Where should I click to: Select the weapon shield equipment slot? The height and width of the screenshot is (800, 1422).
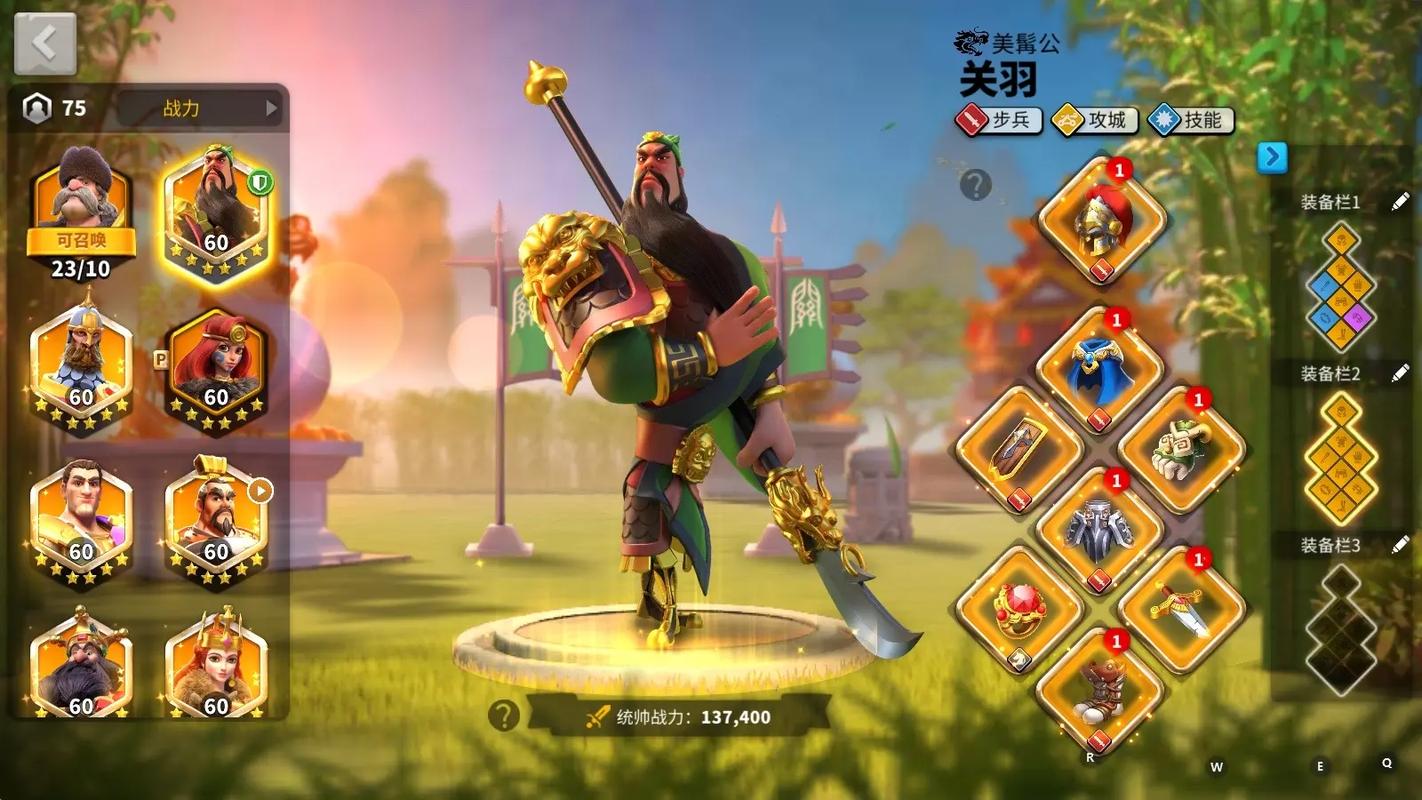pos(1019,450)
